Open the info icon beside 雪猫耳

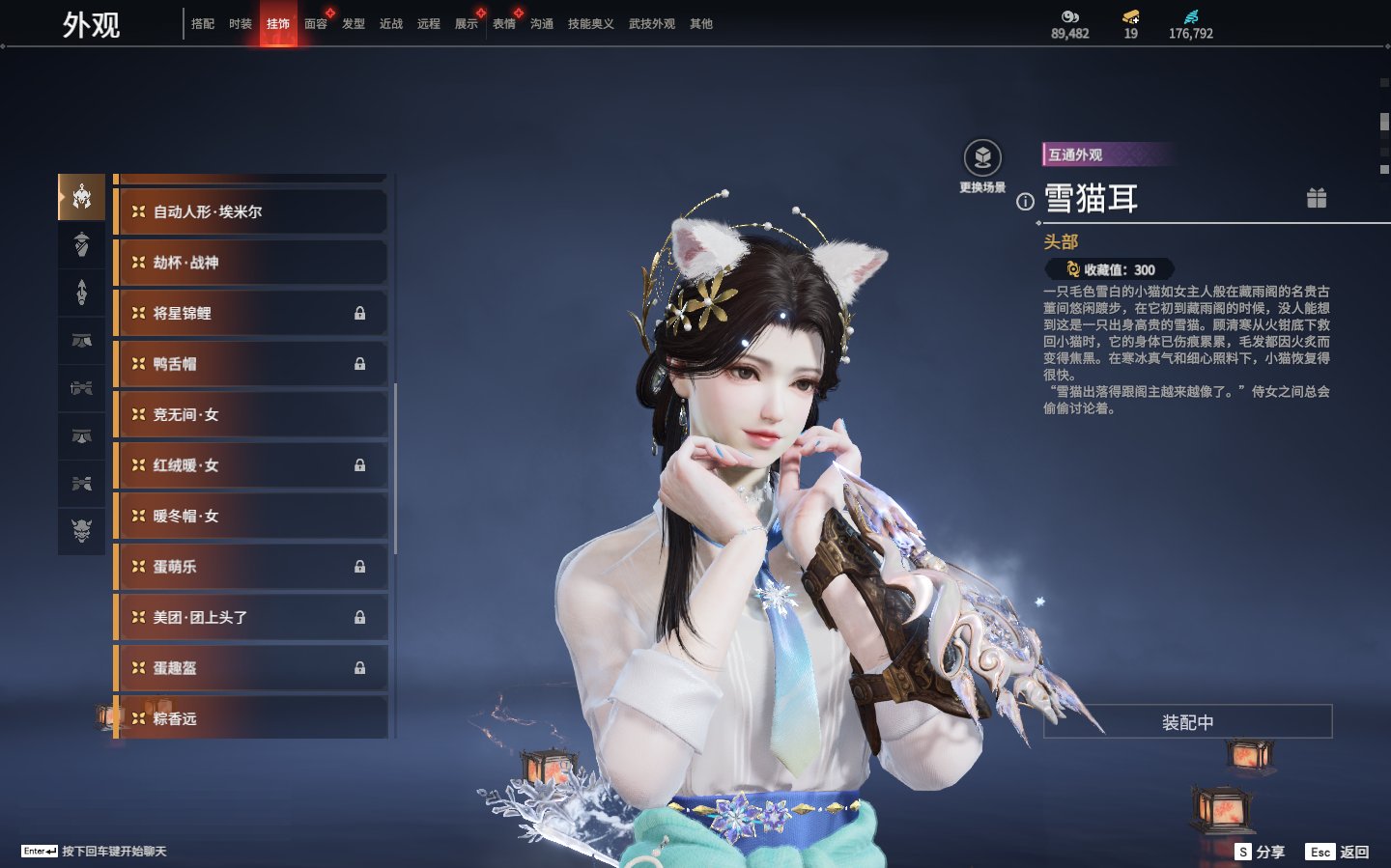click(x=1025, y=202)
